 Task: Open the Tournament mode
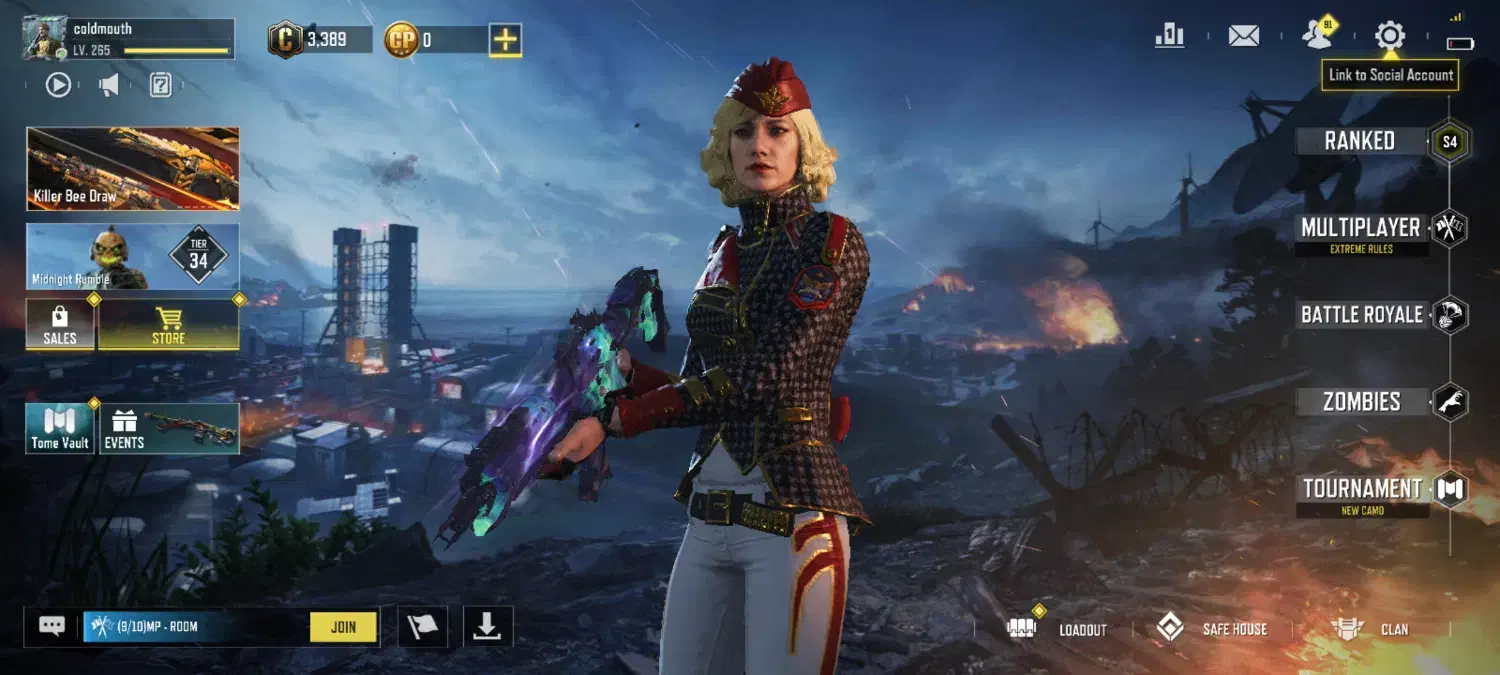(x=1362, y=489)
